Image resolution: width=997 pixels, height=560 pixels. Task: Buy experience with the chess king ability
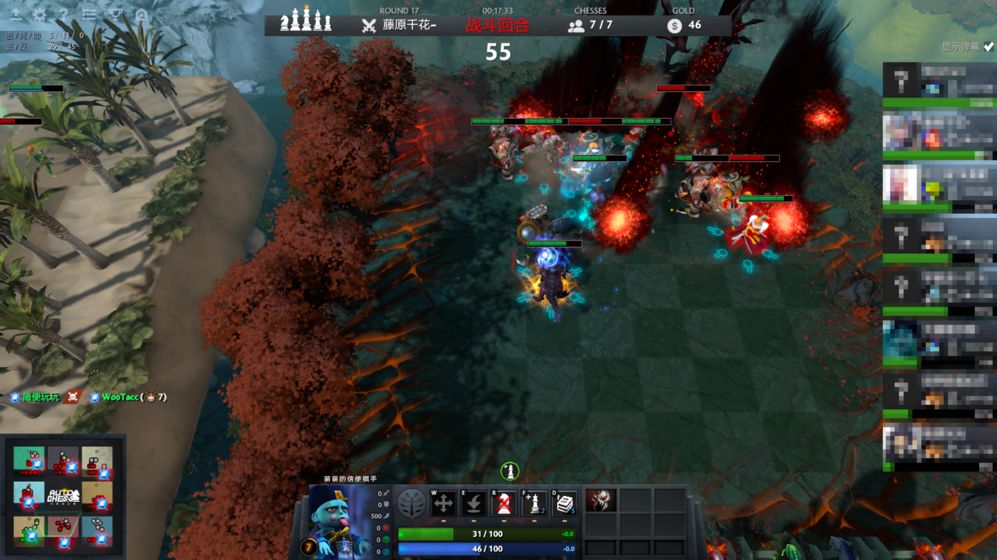coord(534,504)
